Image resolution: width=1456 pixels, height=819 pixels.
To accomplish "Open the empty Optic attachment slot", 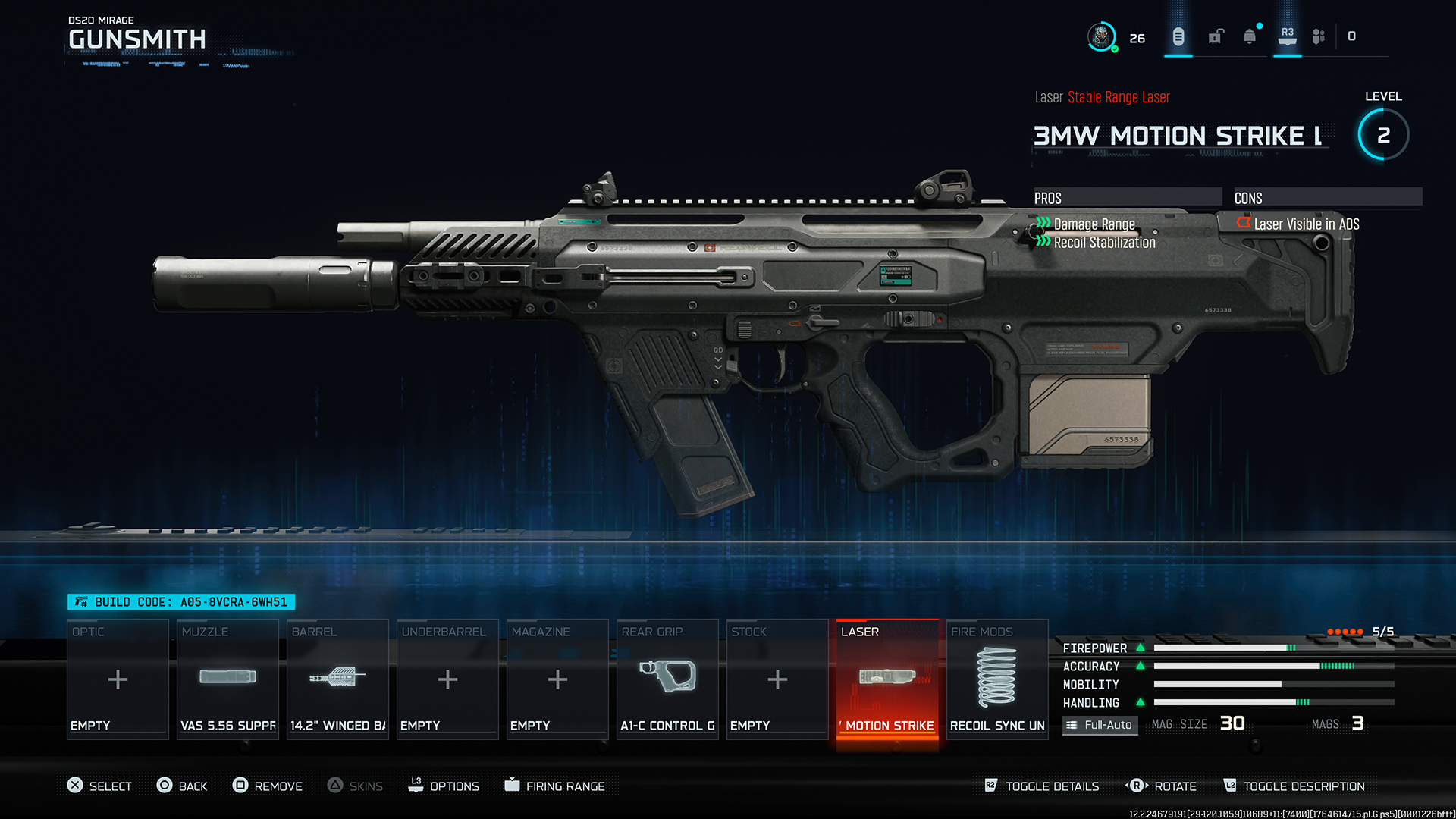I will [x=118, y=679].
